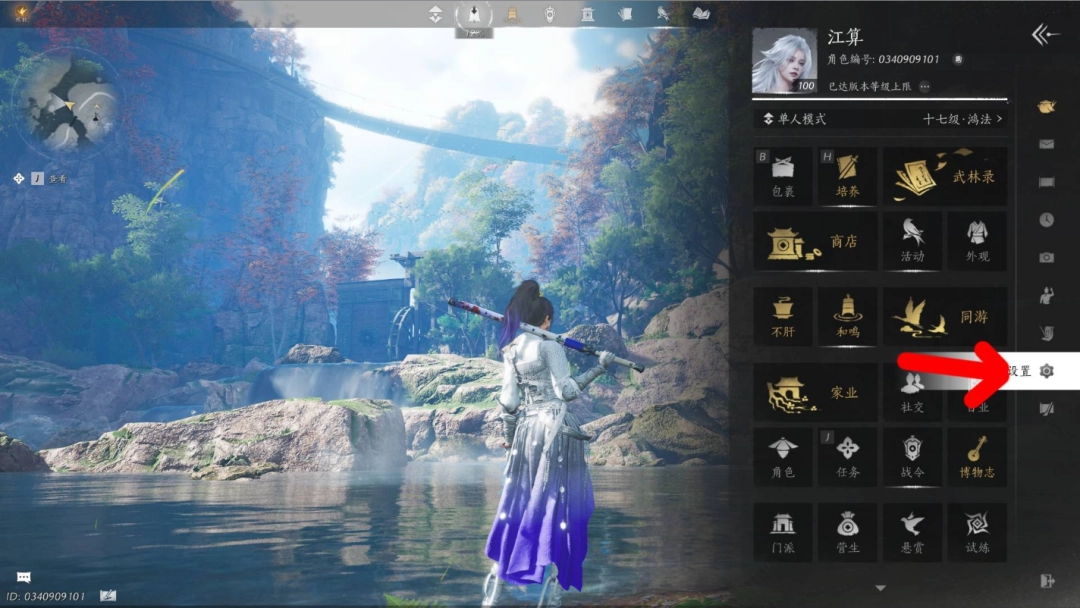
Task: Open the 博物志 lute tile
Action: [977, 457]
